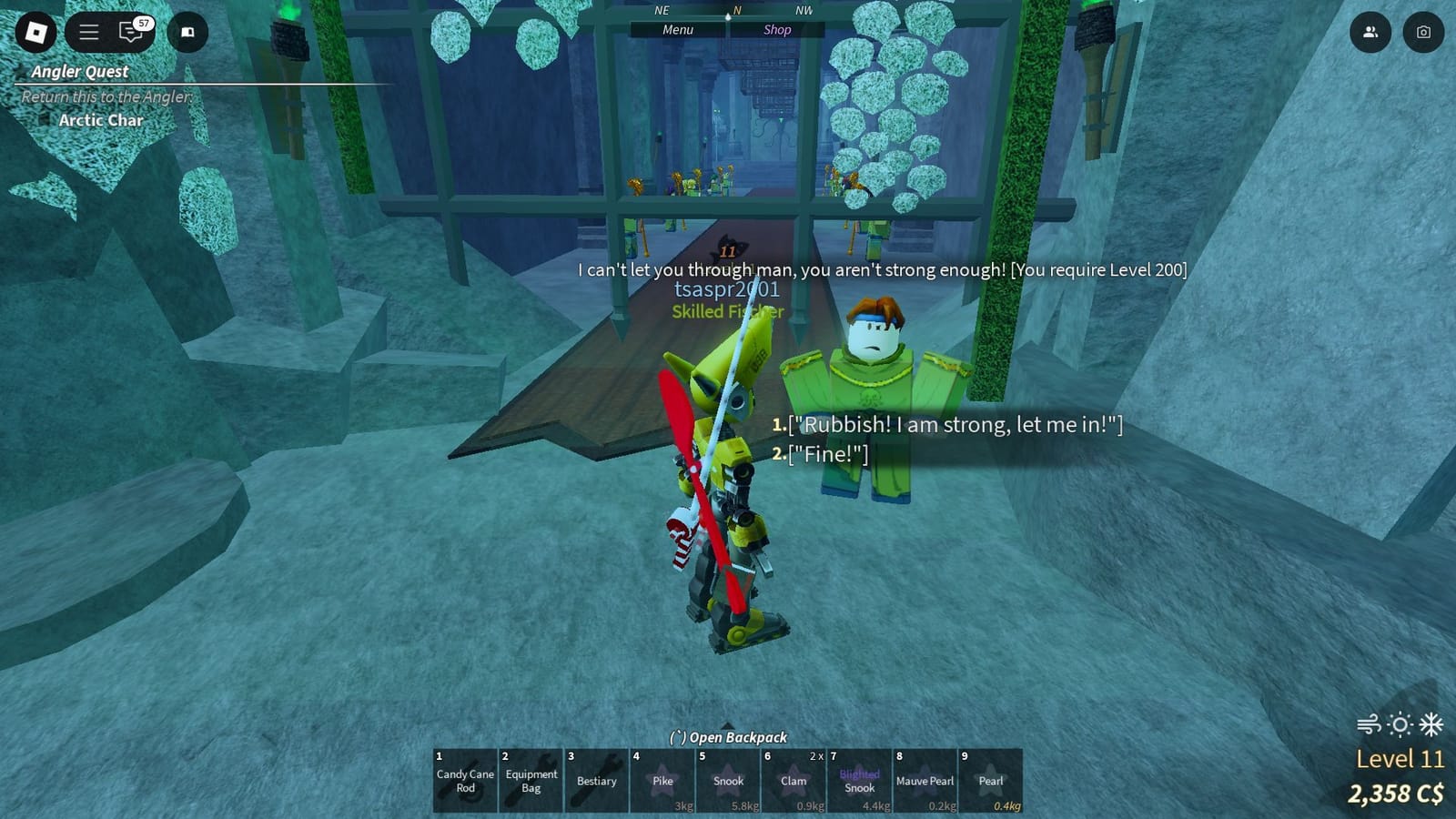Click the hamburger menu icon
The image size is (1456, 819).
pyautogui.click(x=88, y=31)
